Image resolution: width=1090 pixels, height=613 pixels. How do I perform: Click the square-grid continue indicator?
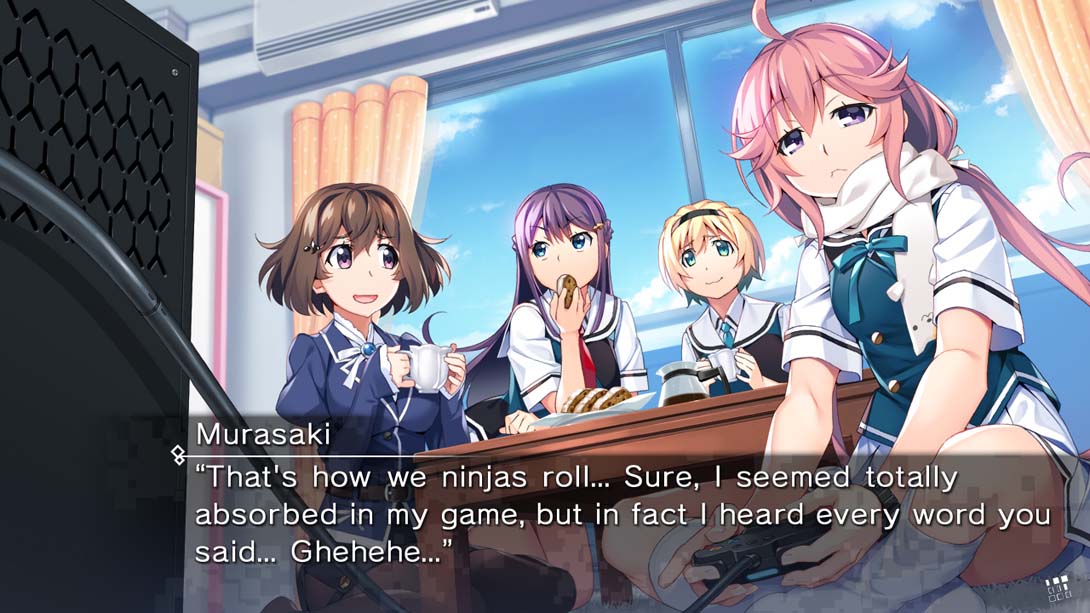click(1058, 588)
